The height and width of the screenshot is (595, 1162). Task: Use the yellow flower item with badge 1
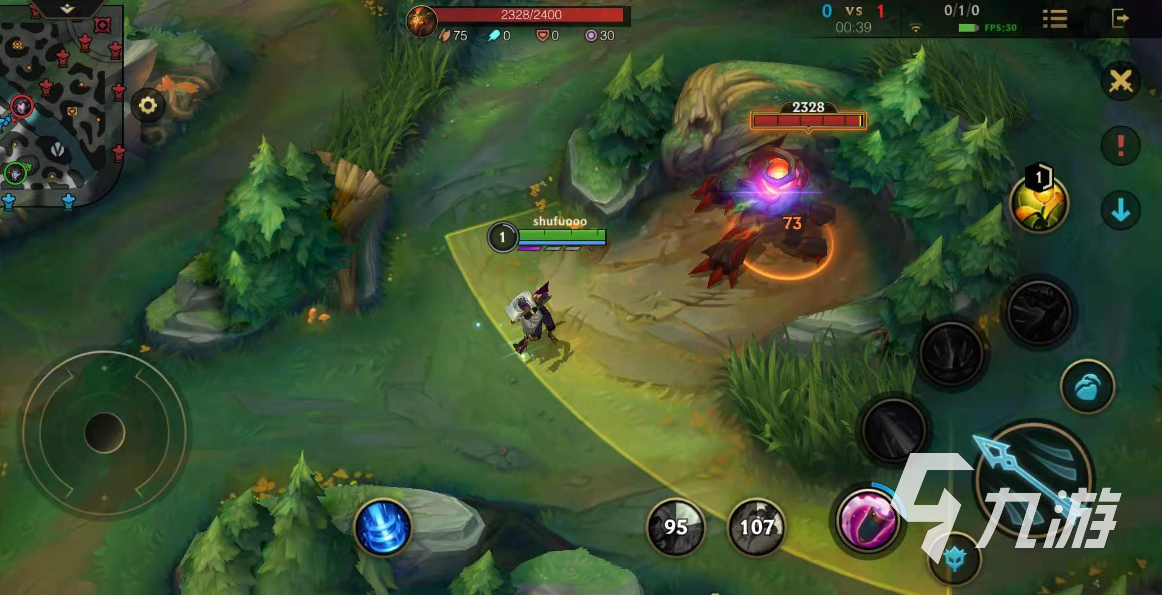point(1040,203)
